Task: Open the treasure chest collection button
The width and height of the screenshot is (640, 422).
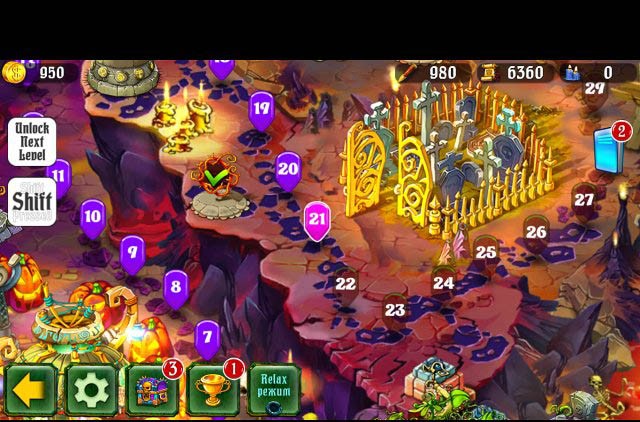Action: click(x=152, y=389)
